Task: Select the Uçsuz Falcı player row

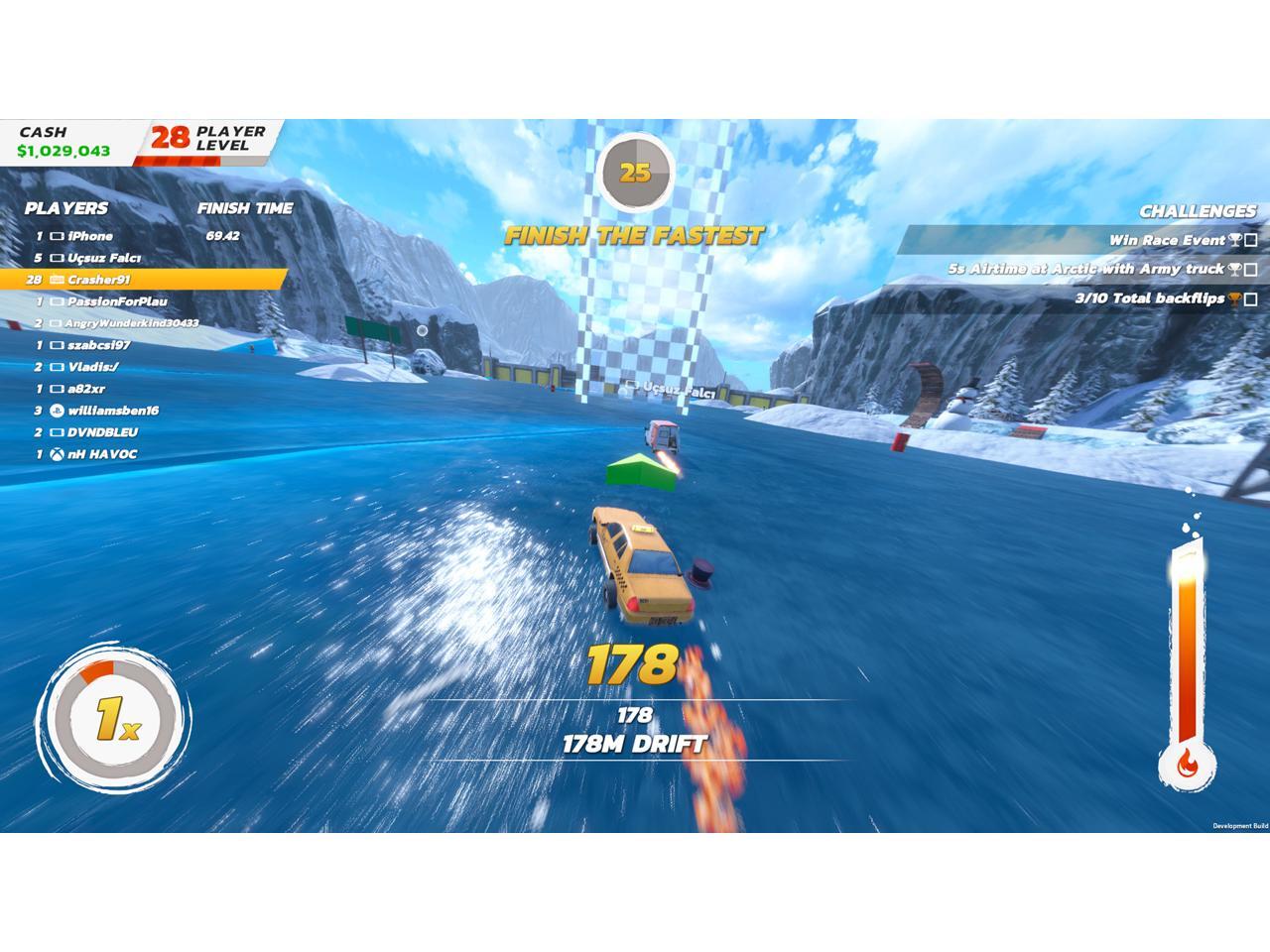Action: pyautogui.click(x=104, y=258)
